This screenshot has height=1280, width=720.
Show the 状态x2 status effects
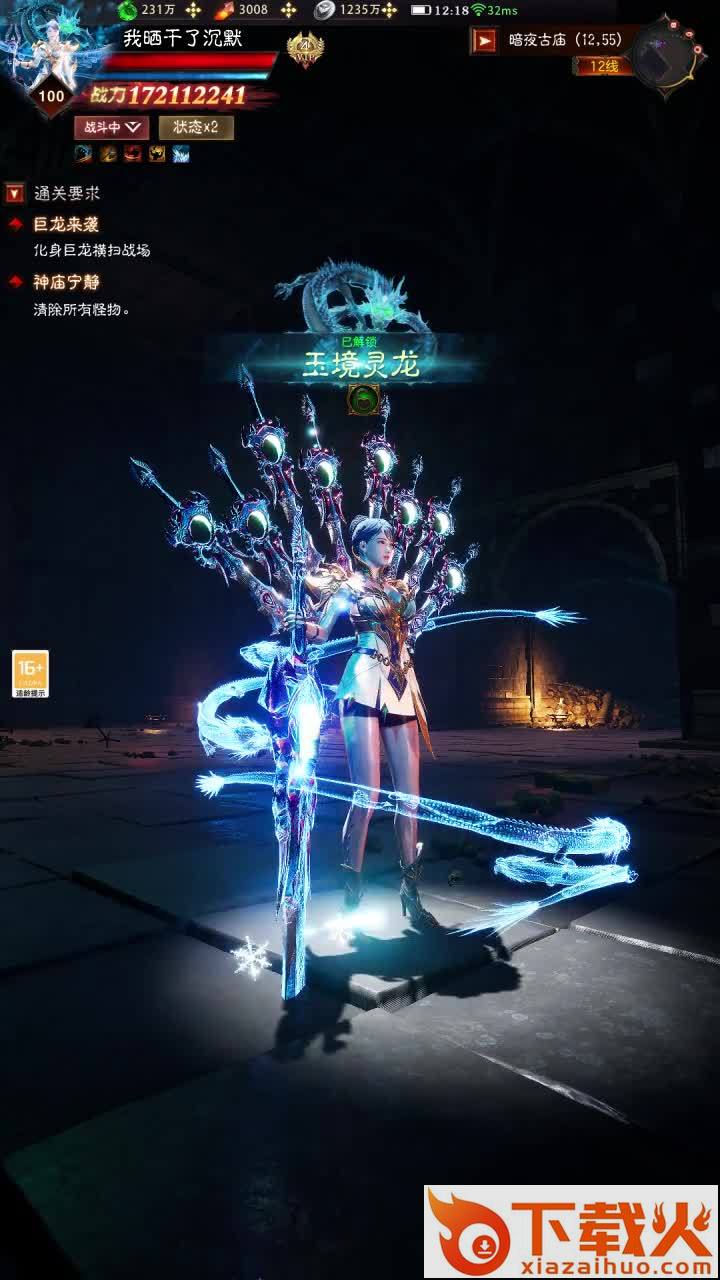(x=196, y=127)
